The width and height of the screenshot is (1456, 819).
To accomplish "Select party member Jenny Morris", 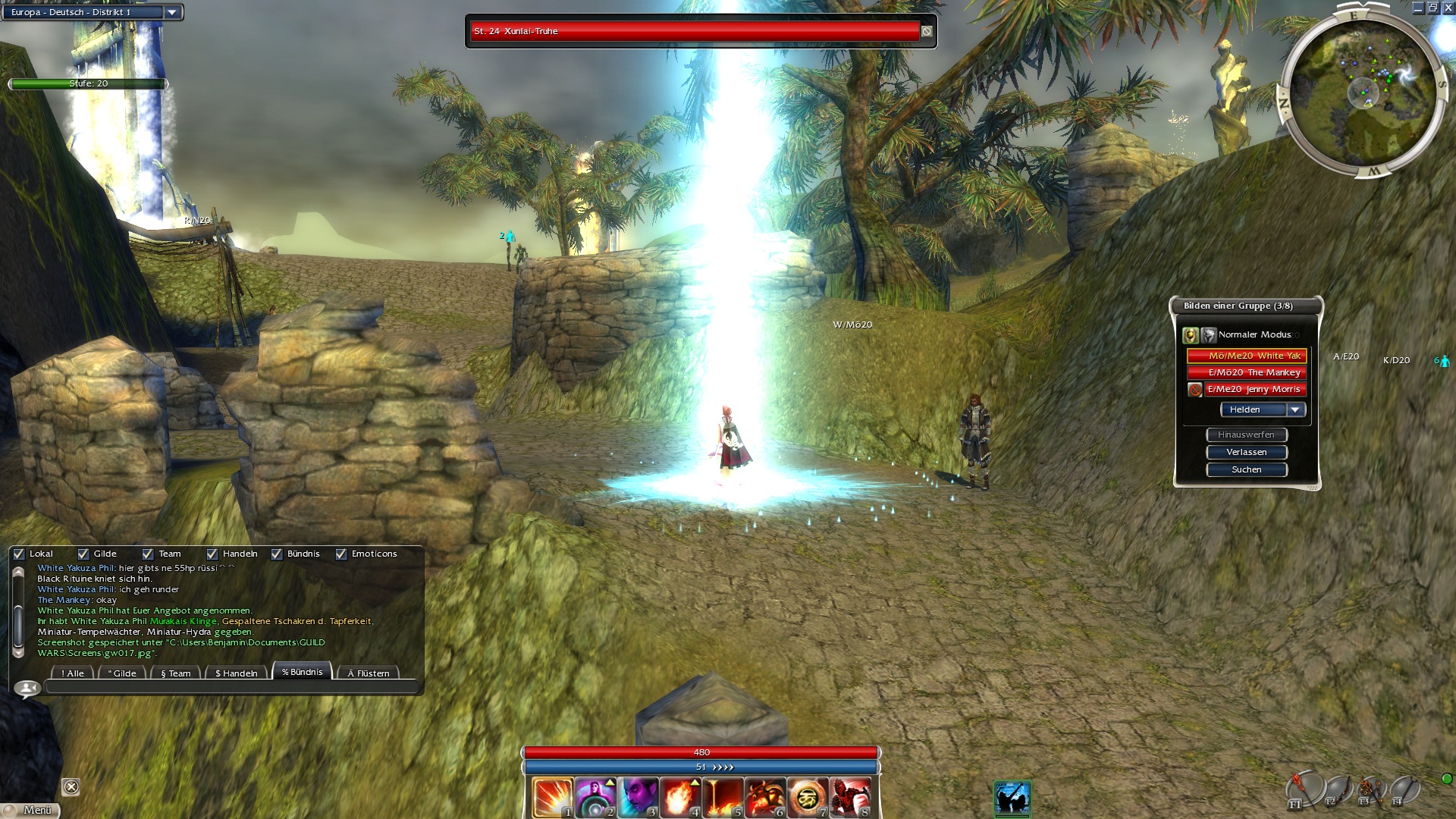I will click(x=1254, y=389).
